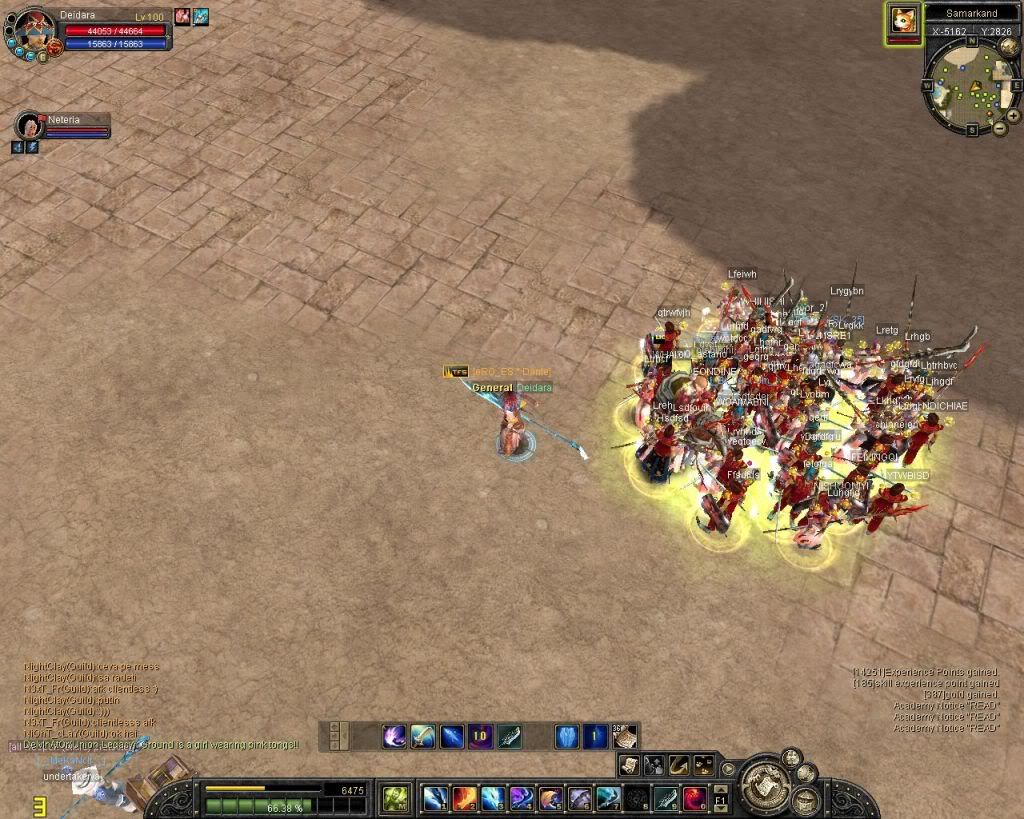Image resolution: width=1024 pixels, height=819 pixels.
Task: Zoom out the minimap with minus button
Action: coord(999,129)
